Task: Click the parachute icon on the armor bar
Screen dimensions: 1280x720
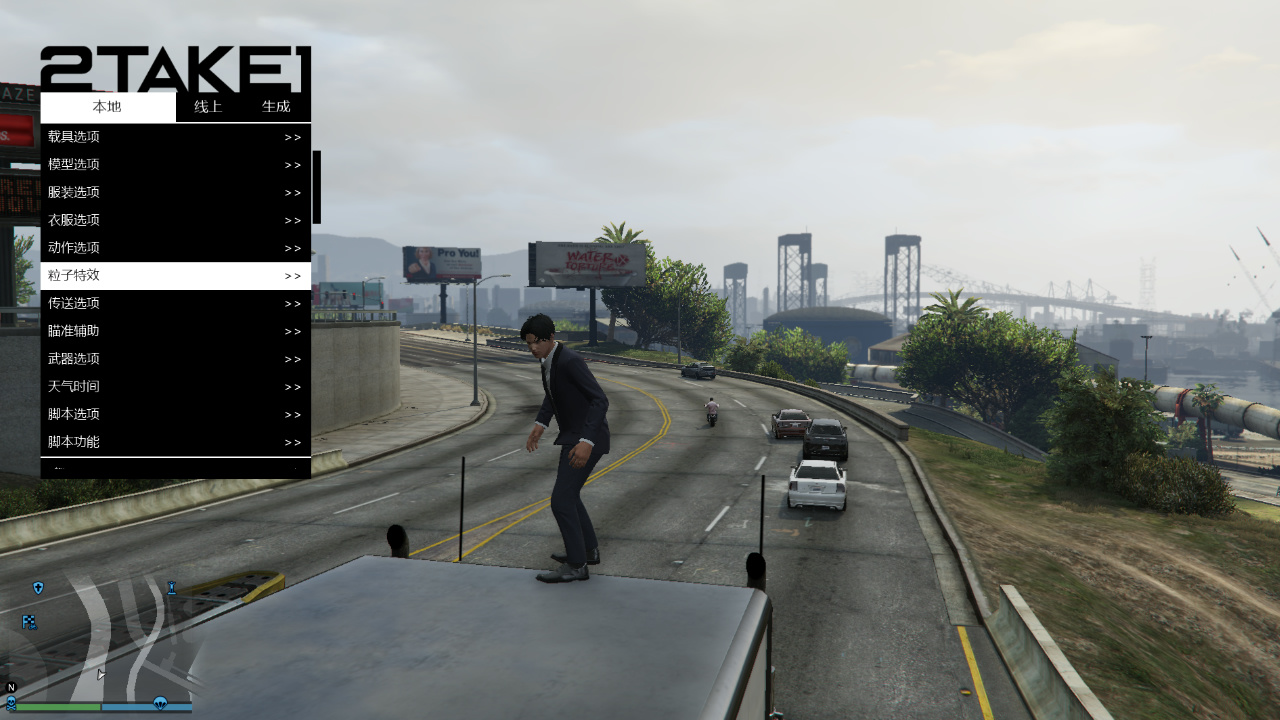Action: click(x=160, y=704)
